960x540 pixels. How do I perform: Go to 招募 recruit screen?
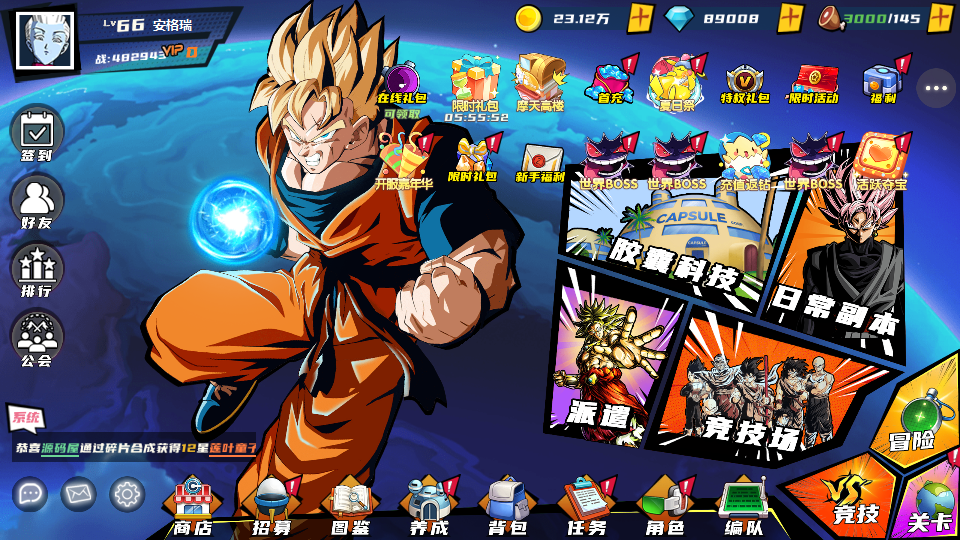tap(272, 505)
